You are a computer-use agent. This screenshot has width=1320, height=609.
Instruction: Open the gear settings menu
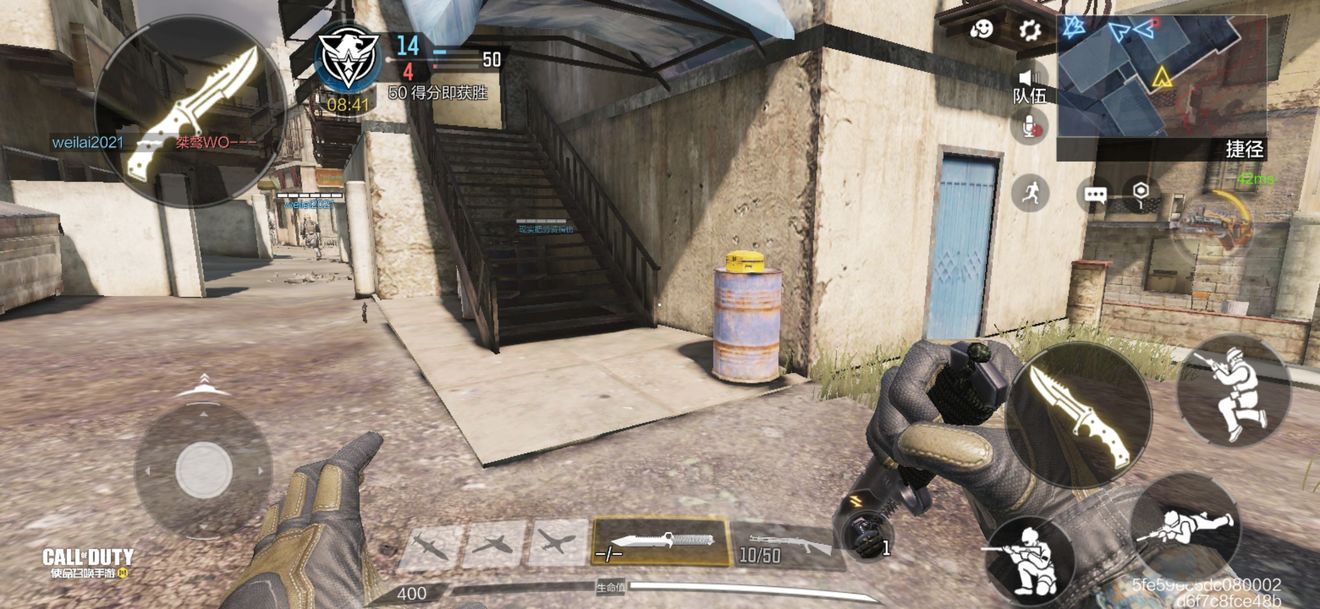(1030, 30)
